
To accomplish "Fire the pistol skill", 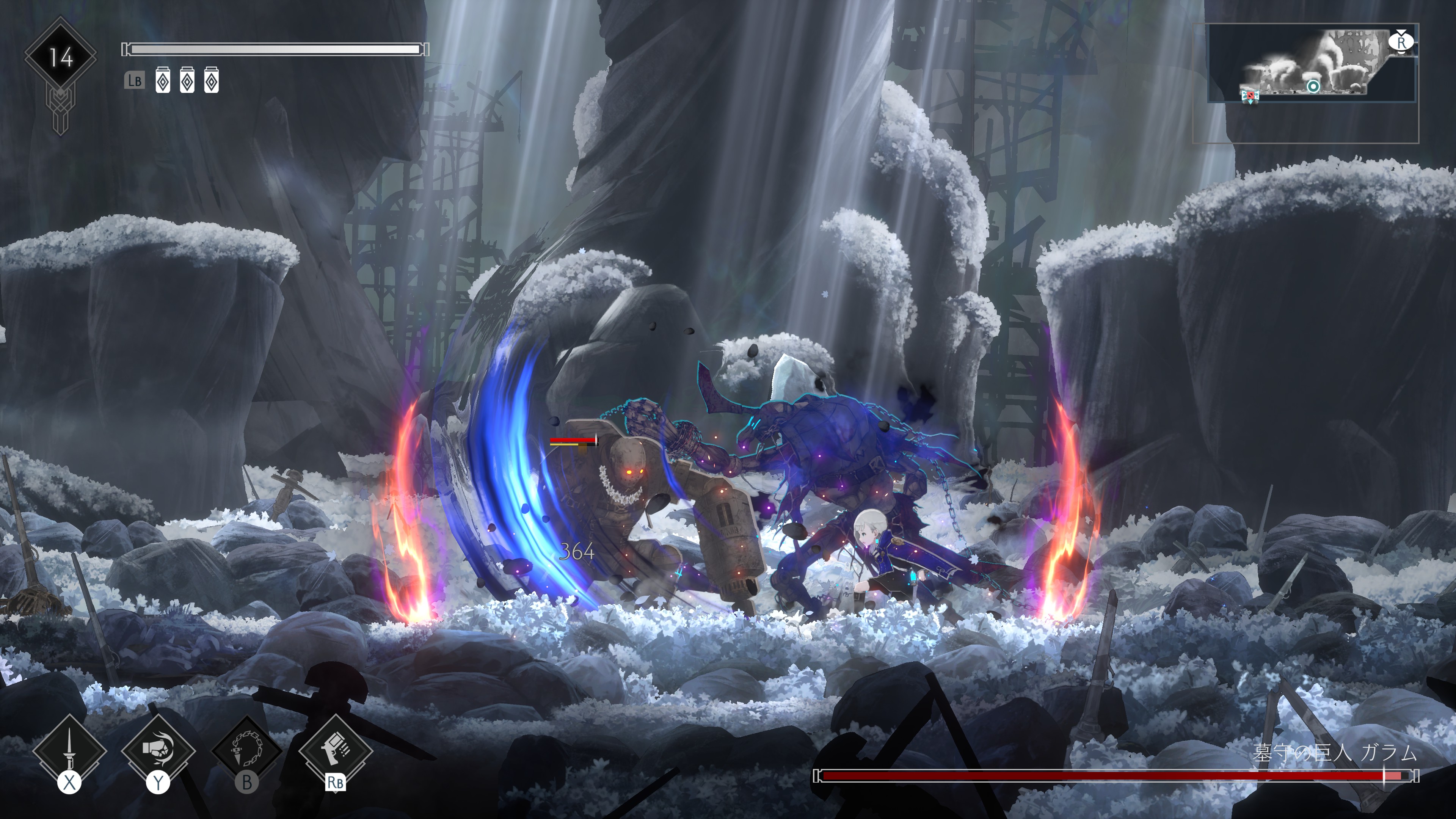I will pyautogui.click(x=335, y=751).
